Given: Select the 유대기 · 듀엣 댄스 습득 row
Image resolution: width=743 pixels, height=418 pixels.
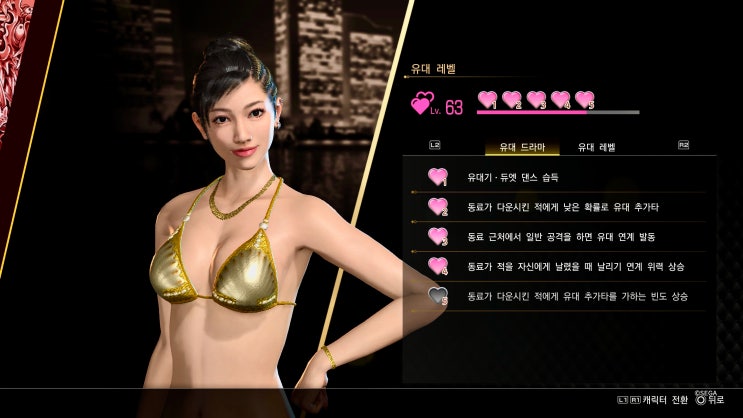Looking at the screenshot, I should (560, 177).
